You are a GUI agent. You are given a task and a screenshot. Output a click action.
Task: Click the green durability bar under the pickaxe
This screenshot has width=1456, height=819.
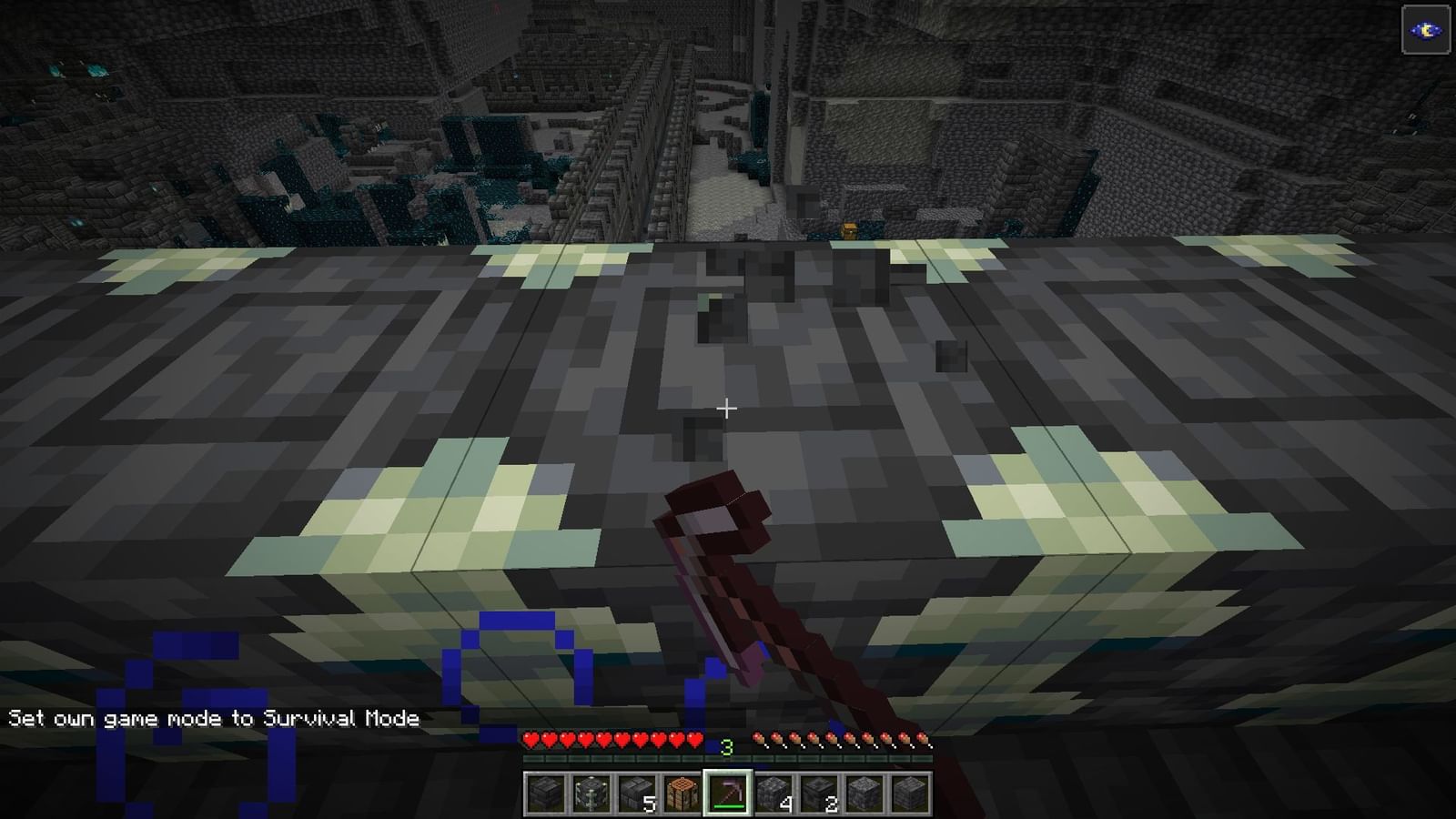727,805
